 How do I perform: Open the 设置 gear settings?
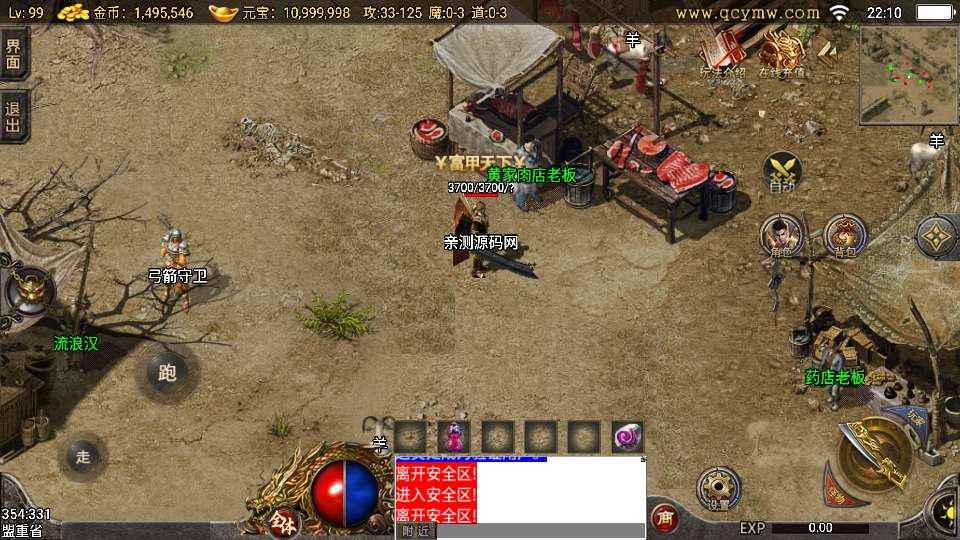pyautogui.click(x=718, y=489)
